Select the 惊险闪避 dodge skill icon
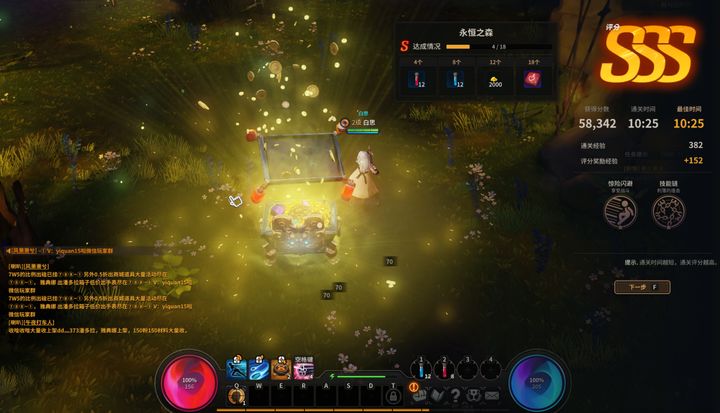 [x=619, y=211]
